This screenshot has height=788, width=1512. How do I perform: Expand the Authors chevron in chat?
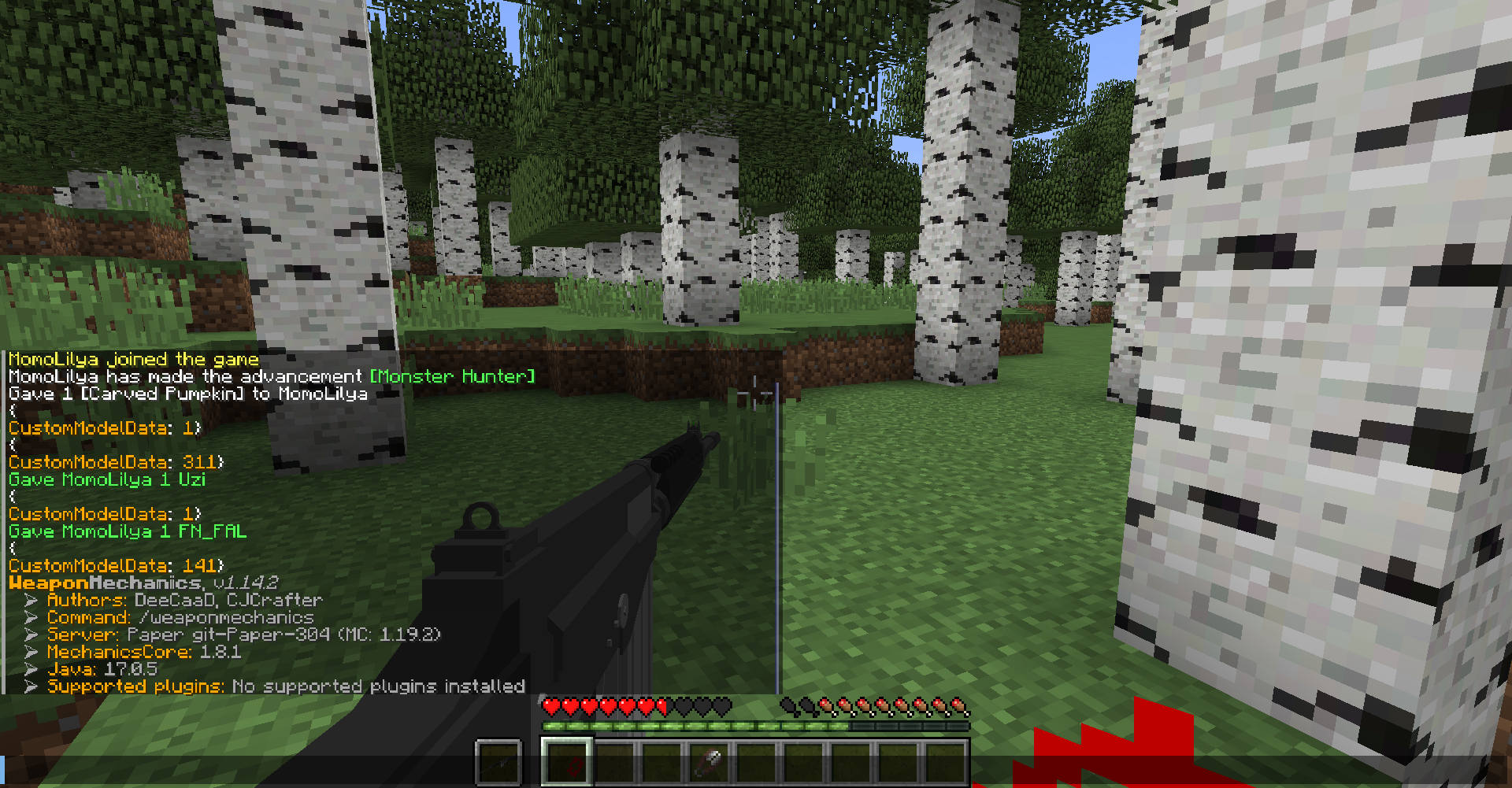click(x=31, y=599)
